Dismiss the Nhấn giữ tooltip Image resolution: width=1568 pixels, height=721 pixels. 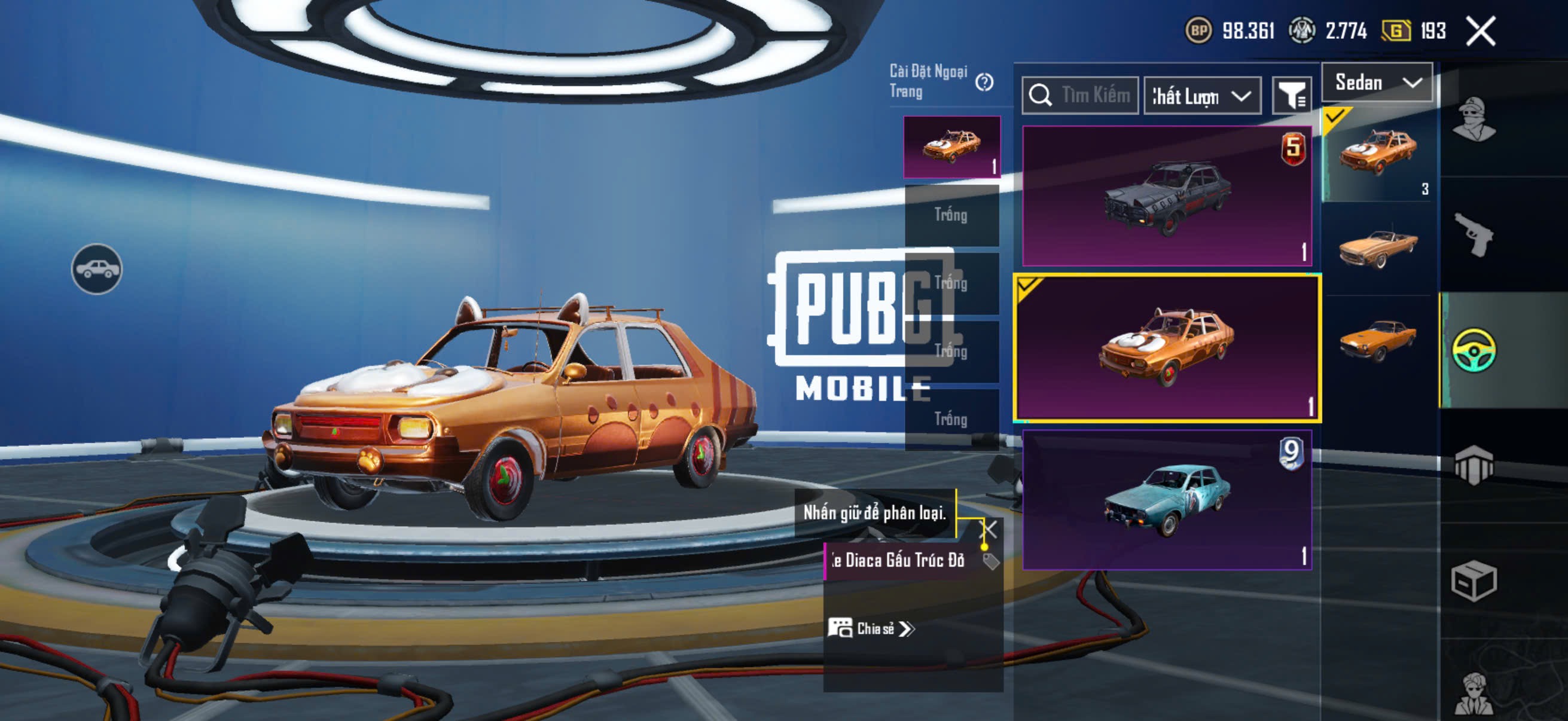coord(989,529)
